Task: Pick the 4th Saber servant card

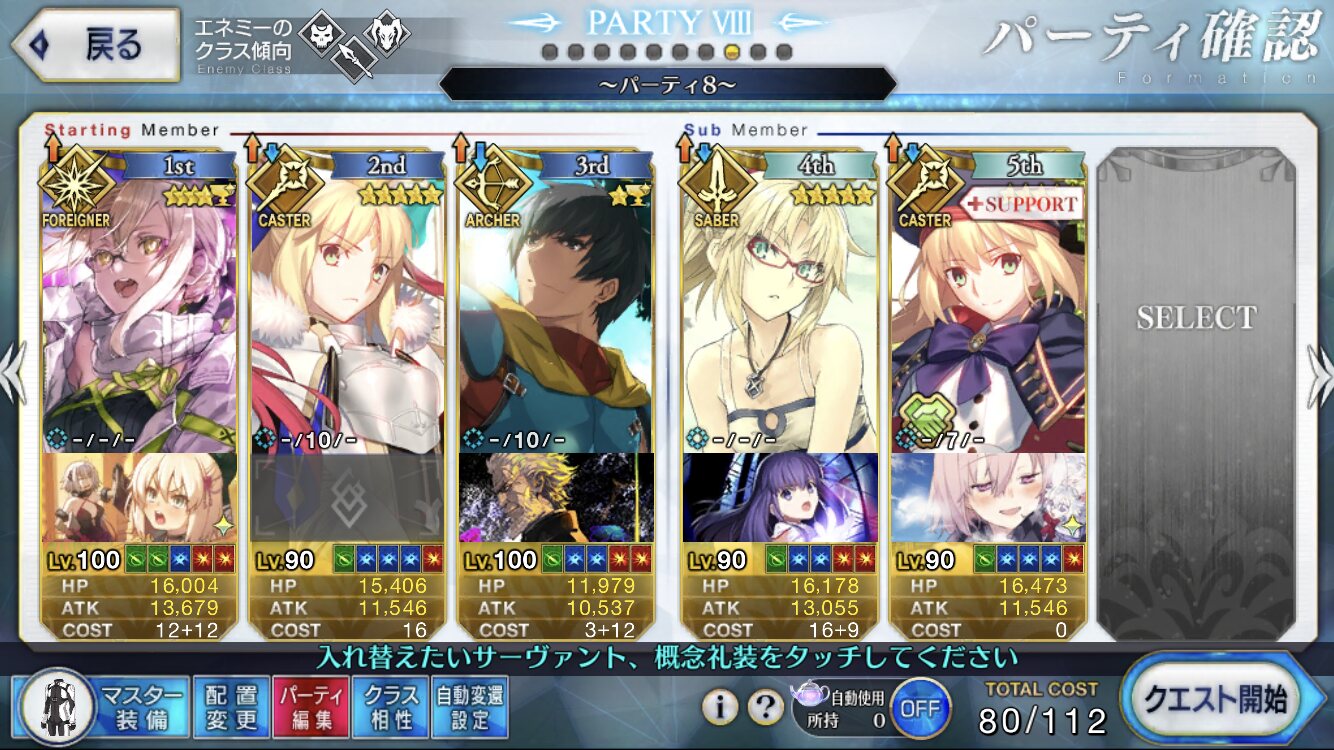Action: pyautogui.click(x=780, y=310)
